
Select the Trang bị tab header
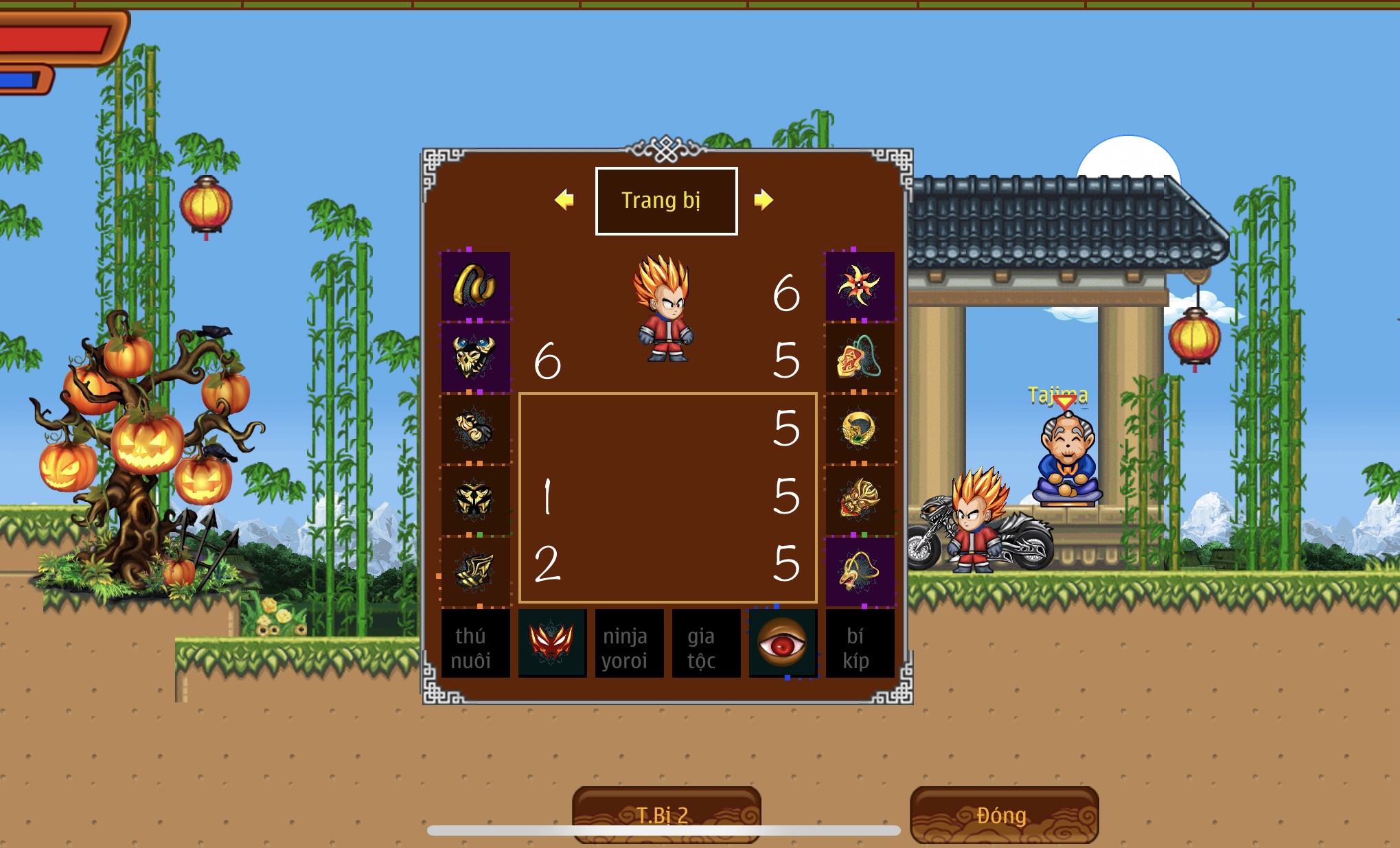coord(666,200)
